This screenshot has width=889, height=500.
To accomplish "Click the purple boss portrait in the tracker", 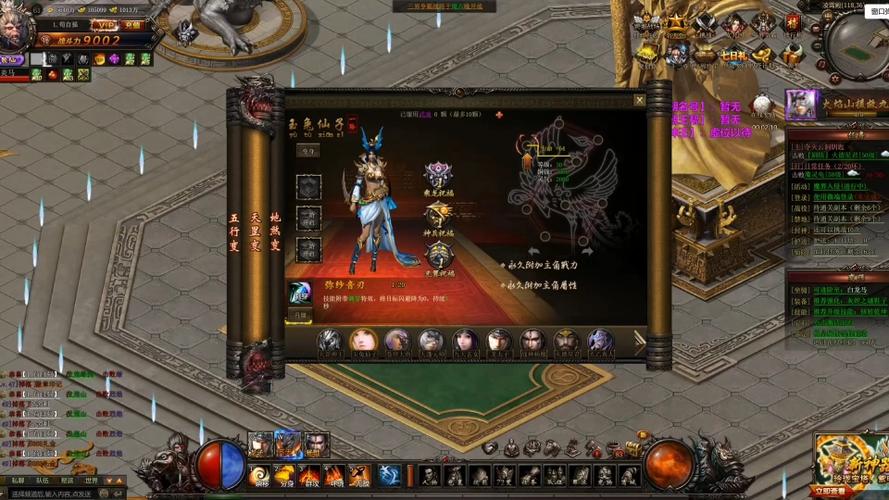I will [x=798, y=102].
